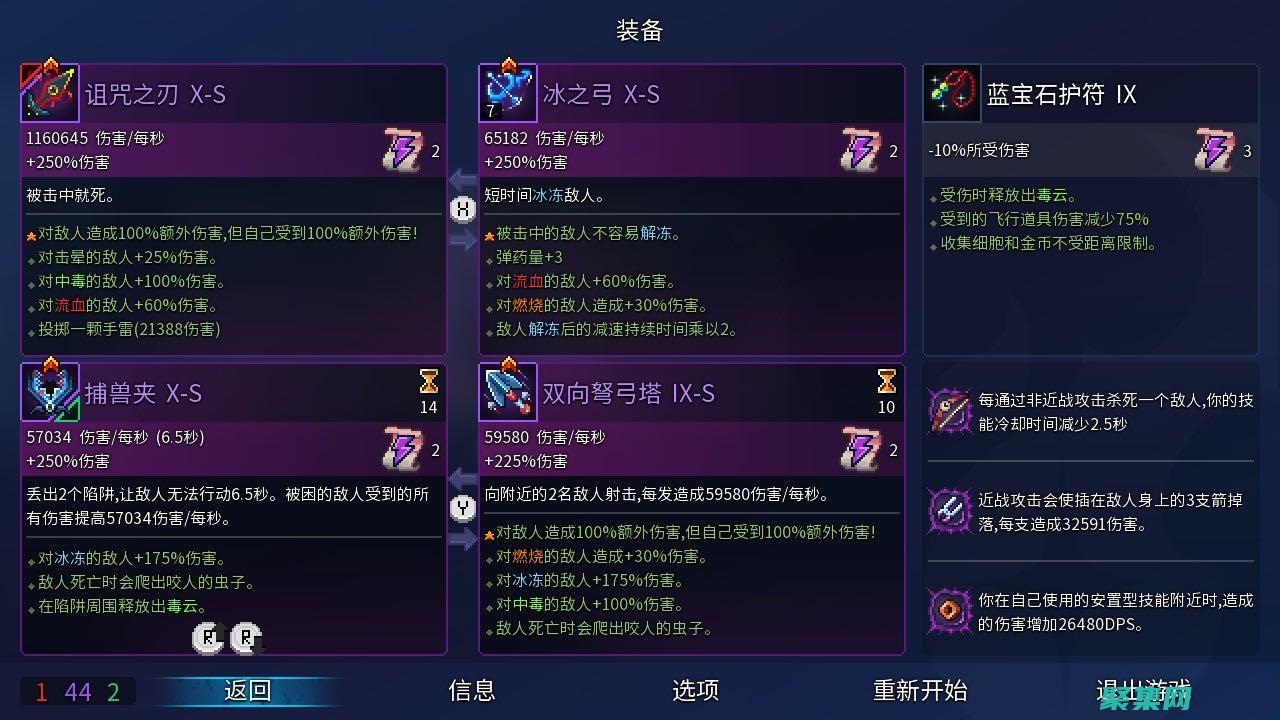Select the 捕兽夹 trap skill icon
Screen dimensions: 1280x720
(x=50, y=391)
